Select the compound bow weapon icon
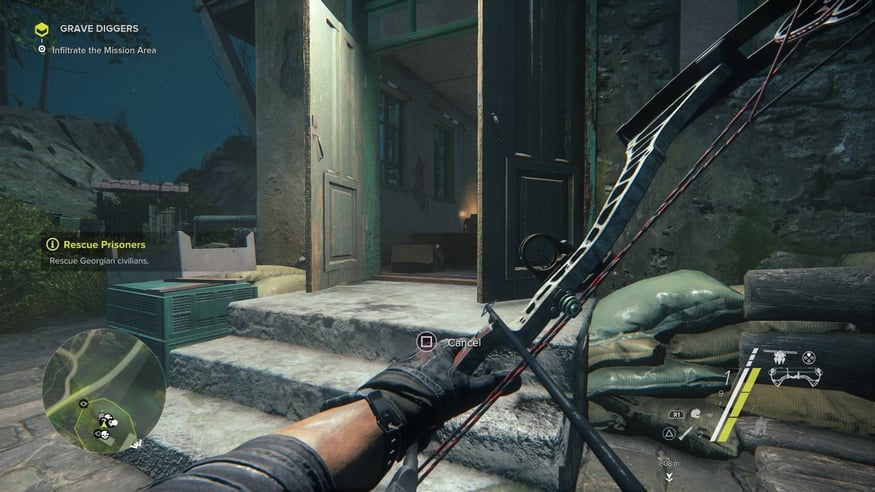Viewport: 875px width, 492px height. point(796,377)
